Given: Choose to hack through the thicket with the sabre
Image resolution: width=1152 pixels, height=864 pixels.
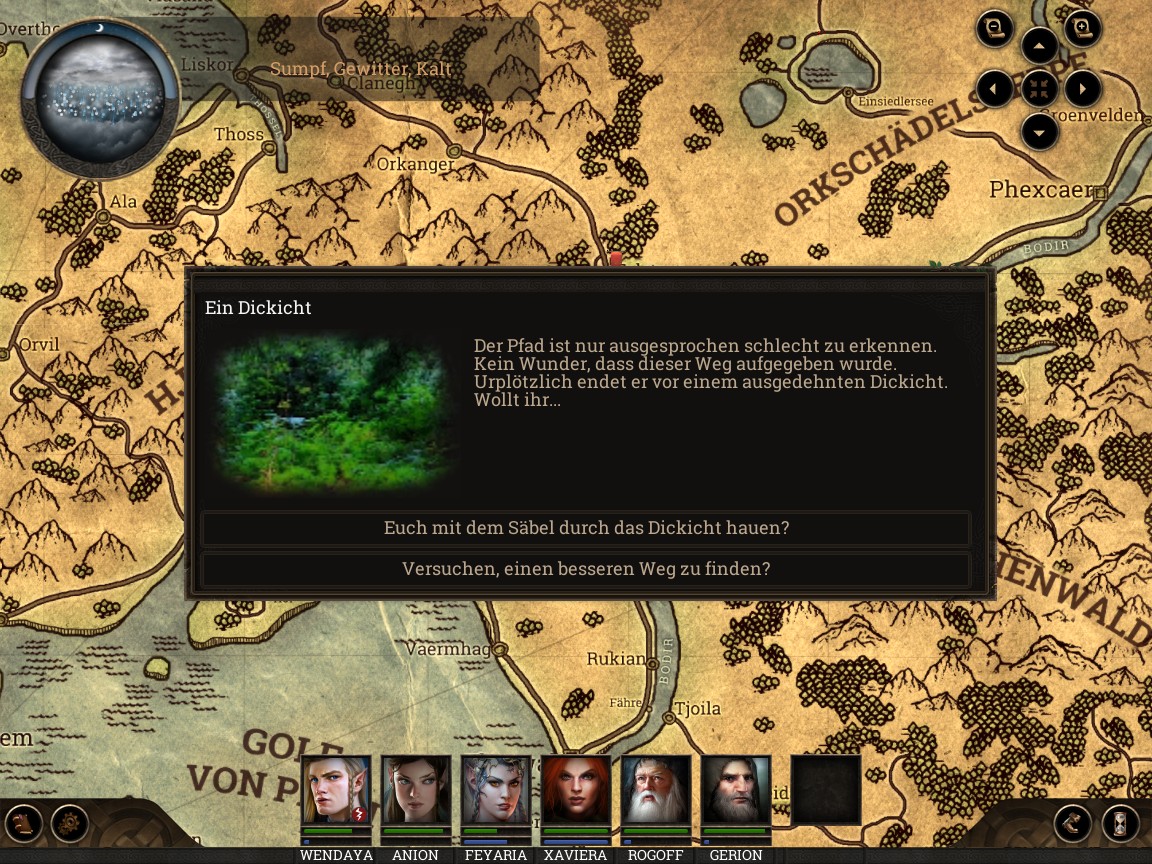Looking at the screenshot, I should coord(586,528).
